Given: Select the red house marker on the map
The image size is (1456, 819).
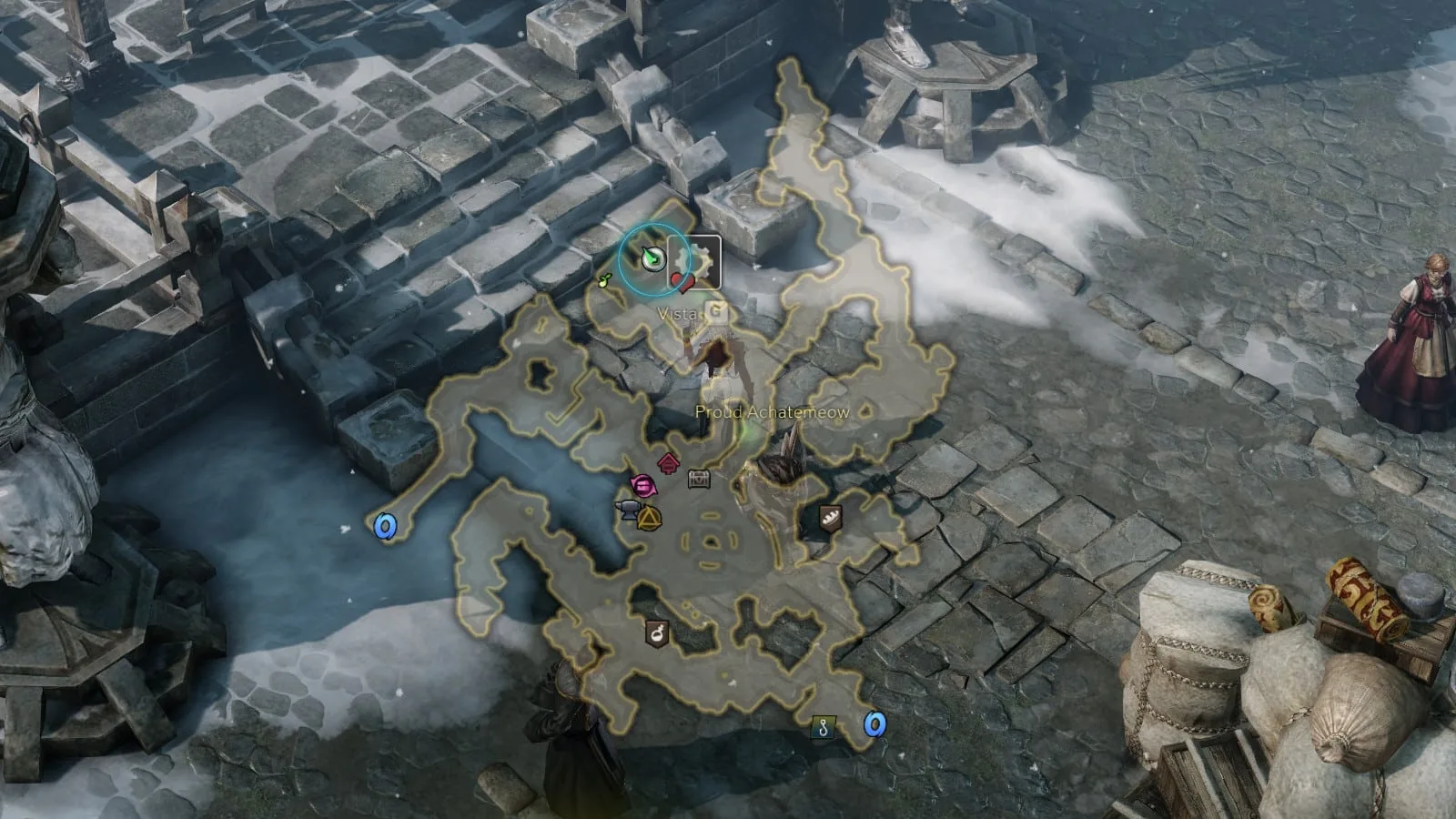Looking at the screenshot, I should (x=669, y=463).
